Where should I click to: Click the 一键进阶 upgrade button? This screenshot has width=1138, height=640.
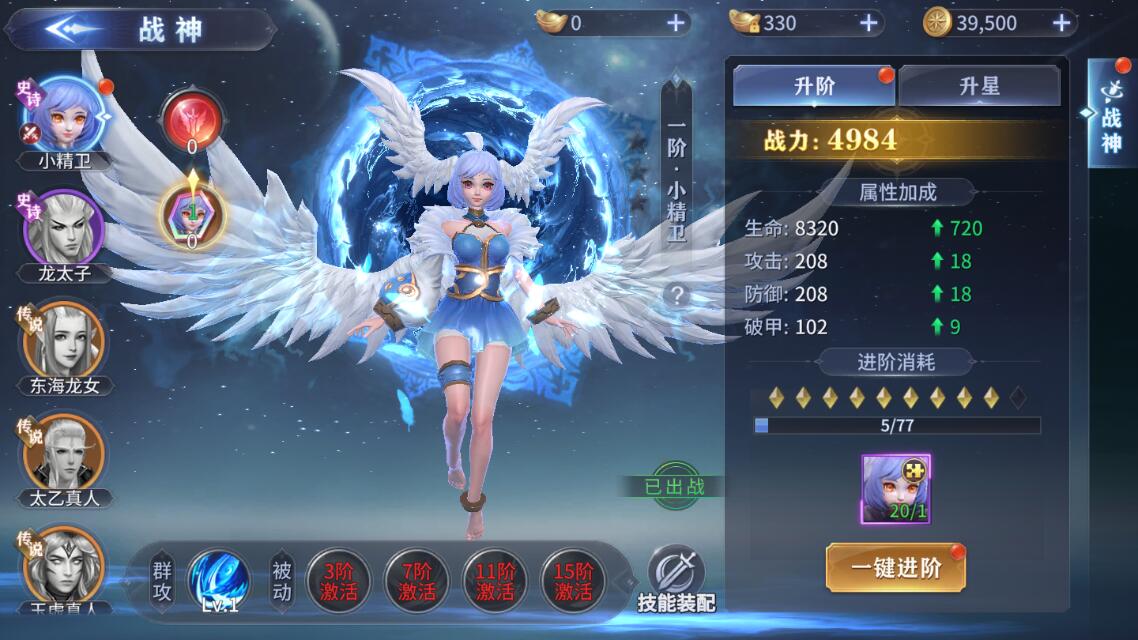tap(895, 568)
